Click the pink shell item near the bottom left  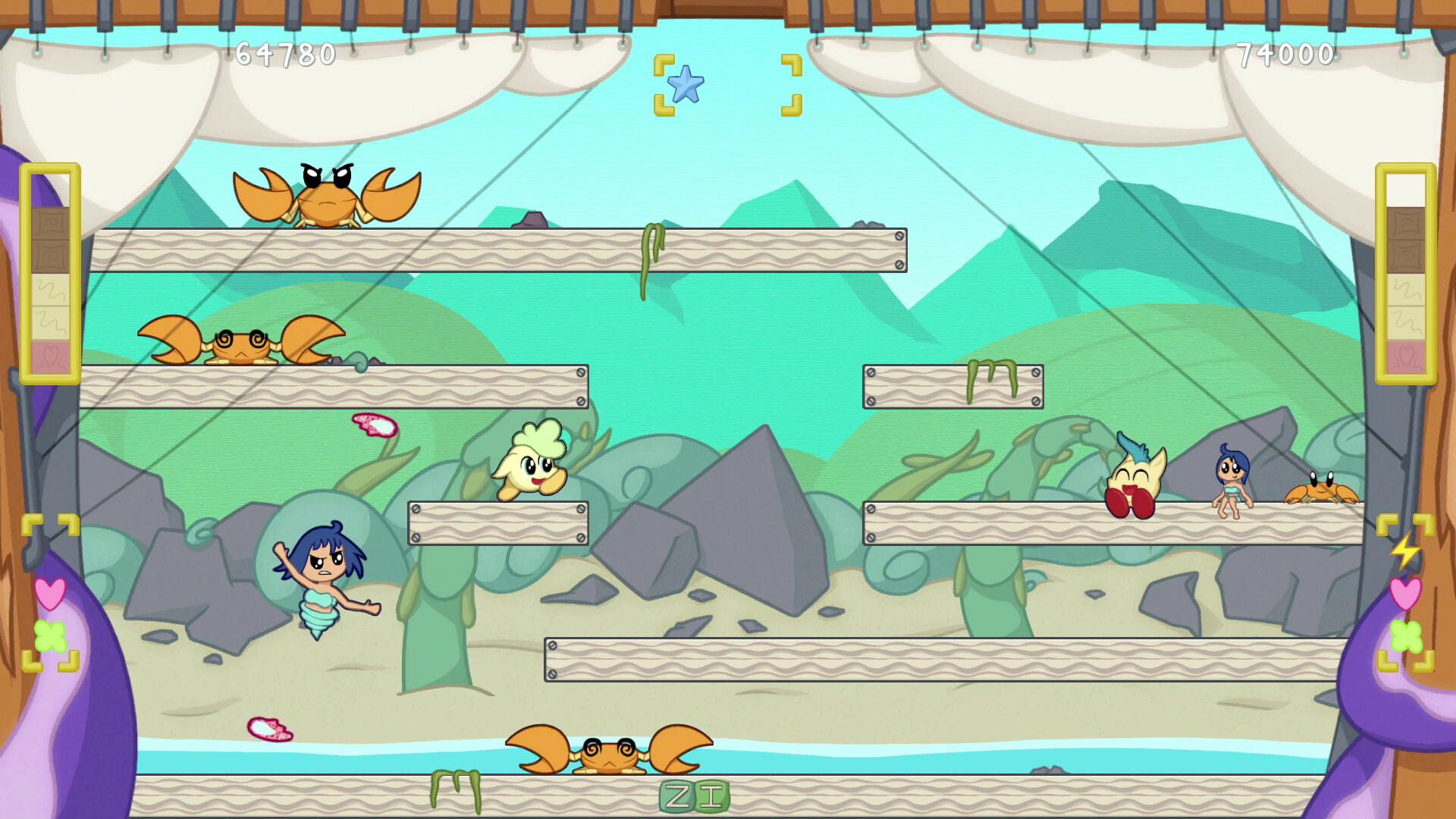tap(269, 730)
